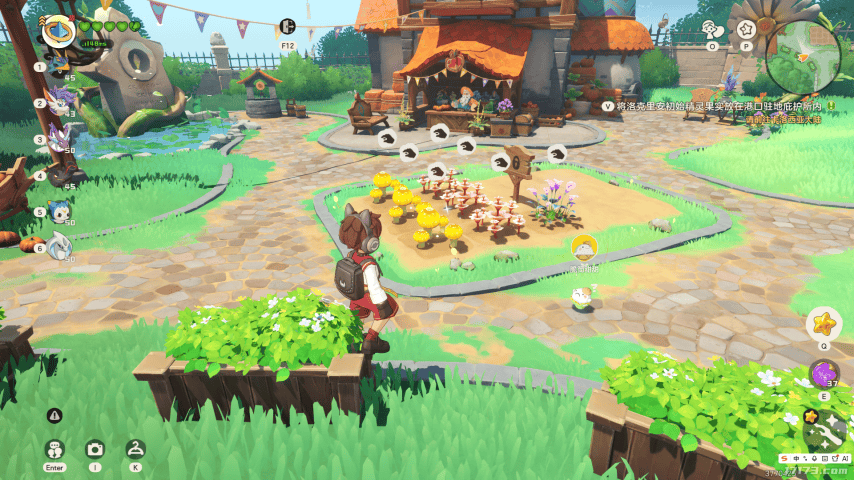Use the purple orb item with count 37

coord(824,375)
